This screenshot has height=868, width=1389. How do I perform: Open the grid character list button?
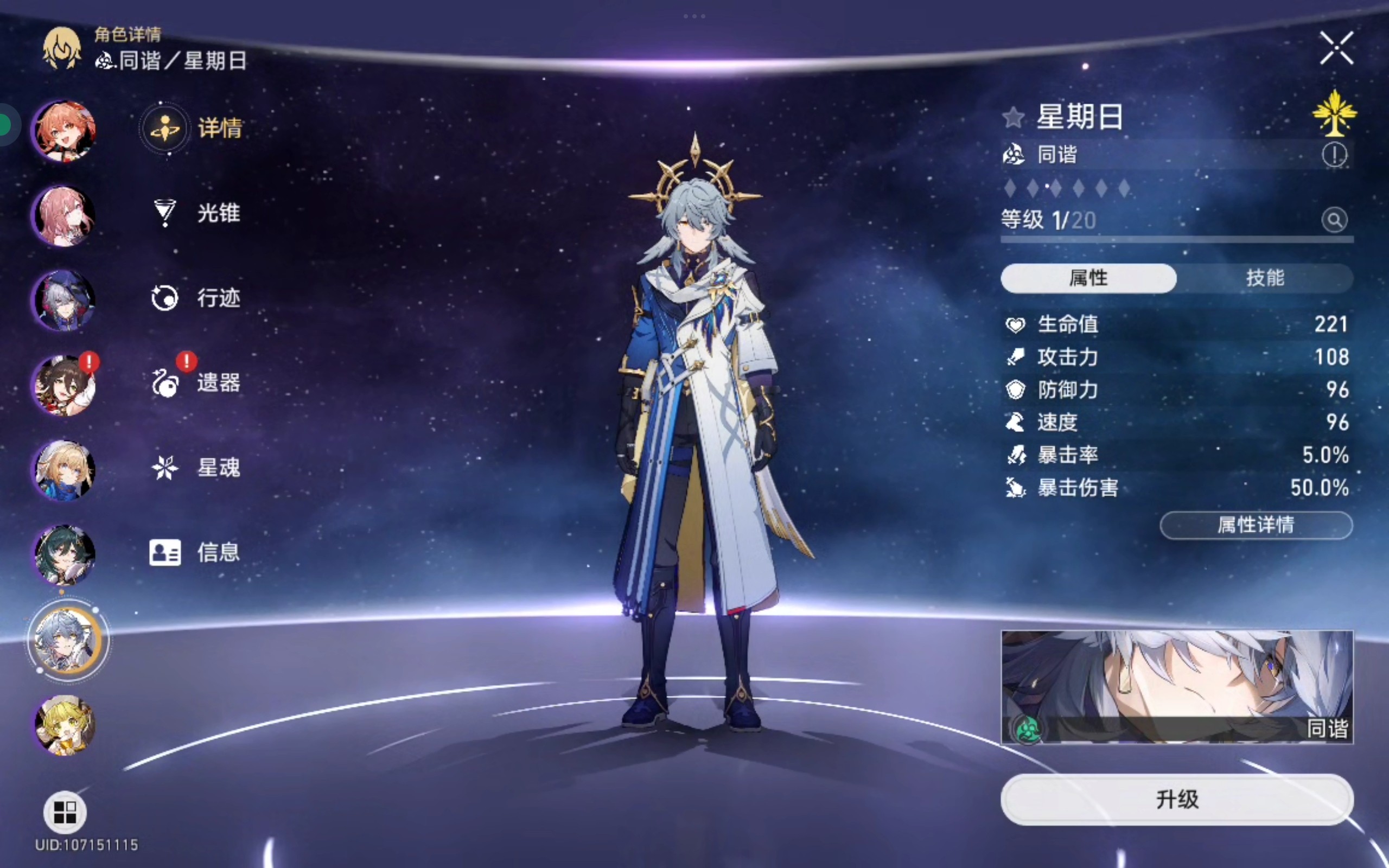[65, 812]
